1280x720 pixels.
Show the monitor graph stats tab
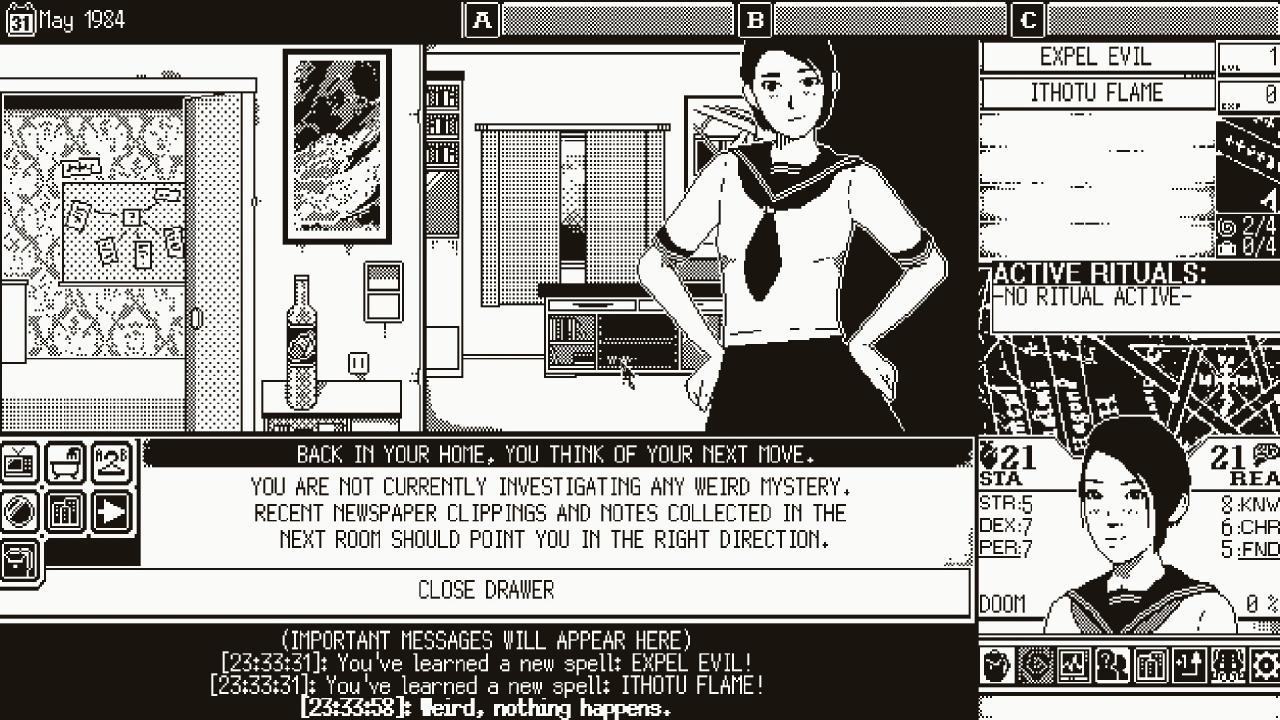[x=1074, y=666]
